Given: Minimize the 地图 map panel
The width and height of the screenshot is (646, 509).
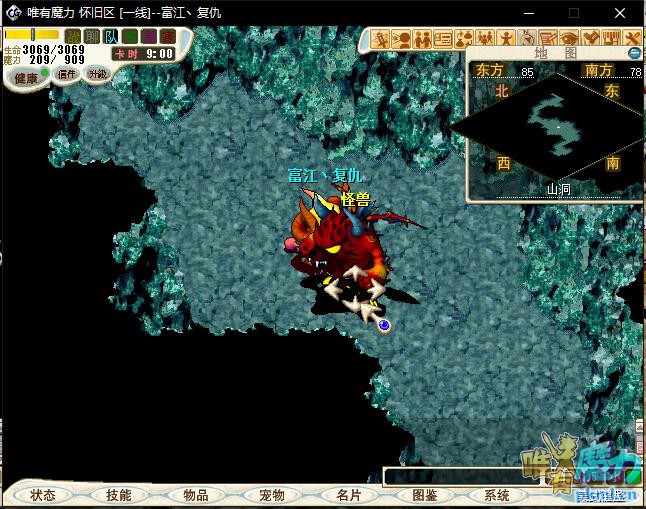Looking at the screenshot, I should pos(634,53).
